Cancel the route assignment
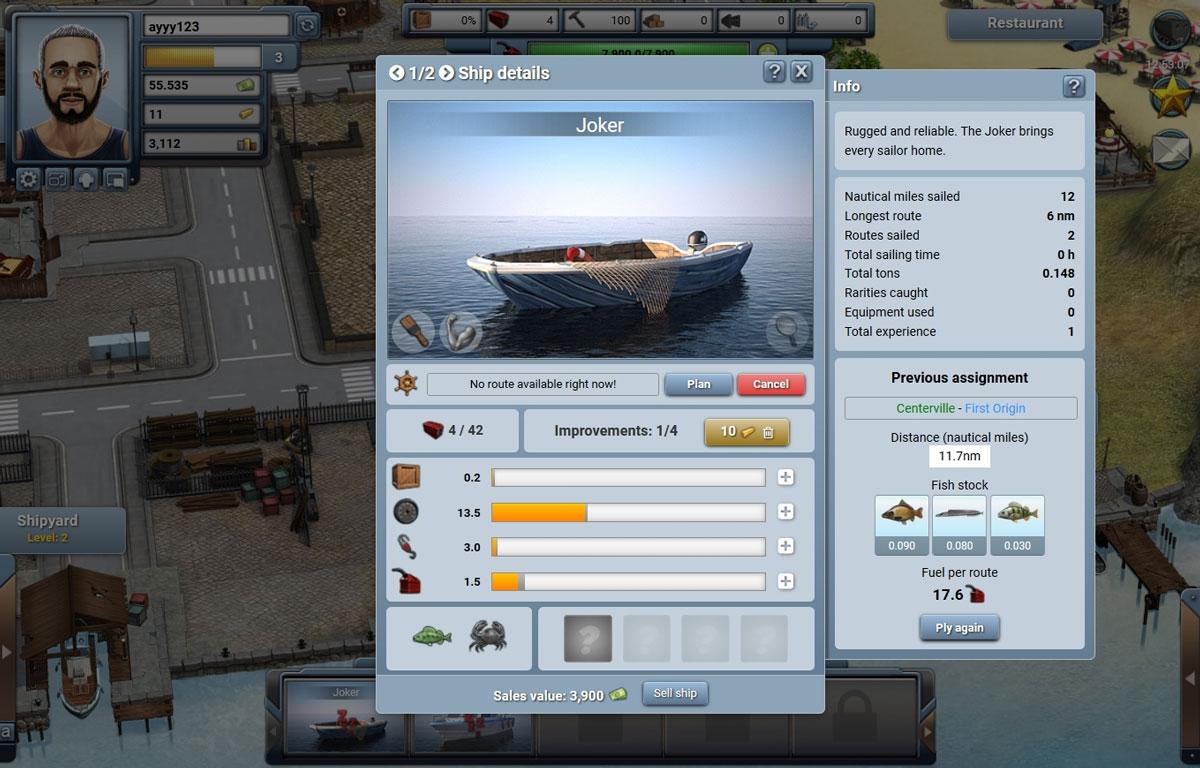Image resolution: width=1200 pixels, height=768 pixels. pyautogui.click(x=770, y=384)
